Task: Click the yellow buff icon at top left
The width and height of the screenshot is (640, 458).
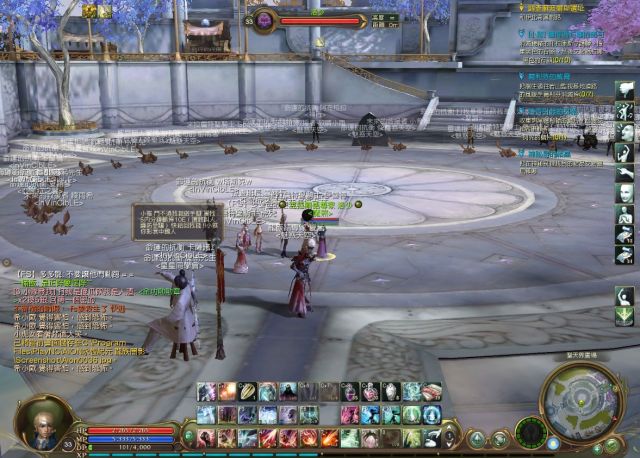Action: click(90, 11)
